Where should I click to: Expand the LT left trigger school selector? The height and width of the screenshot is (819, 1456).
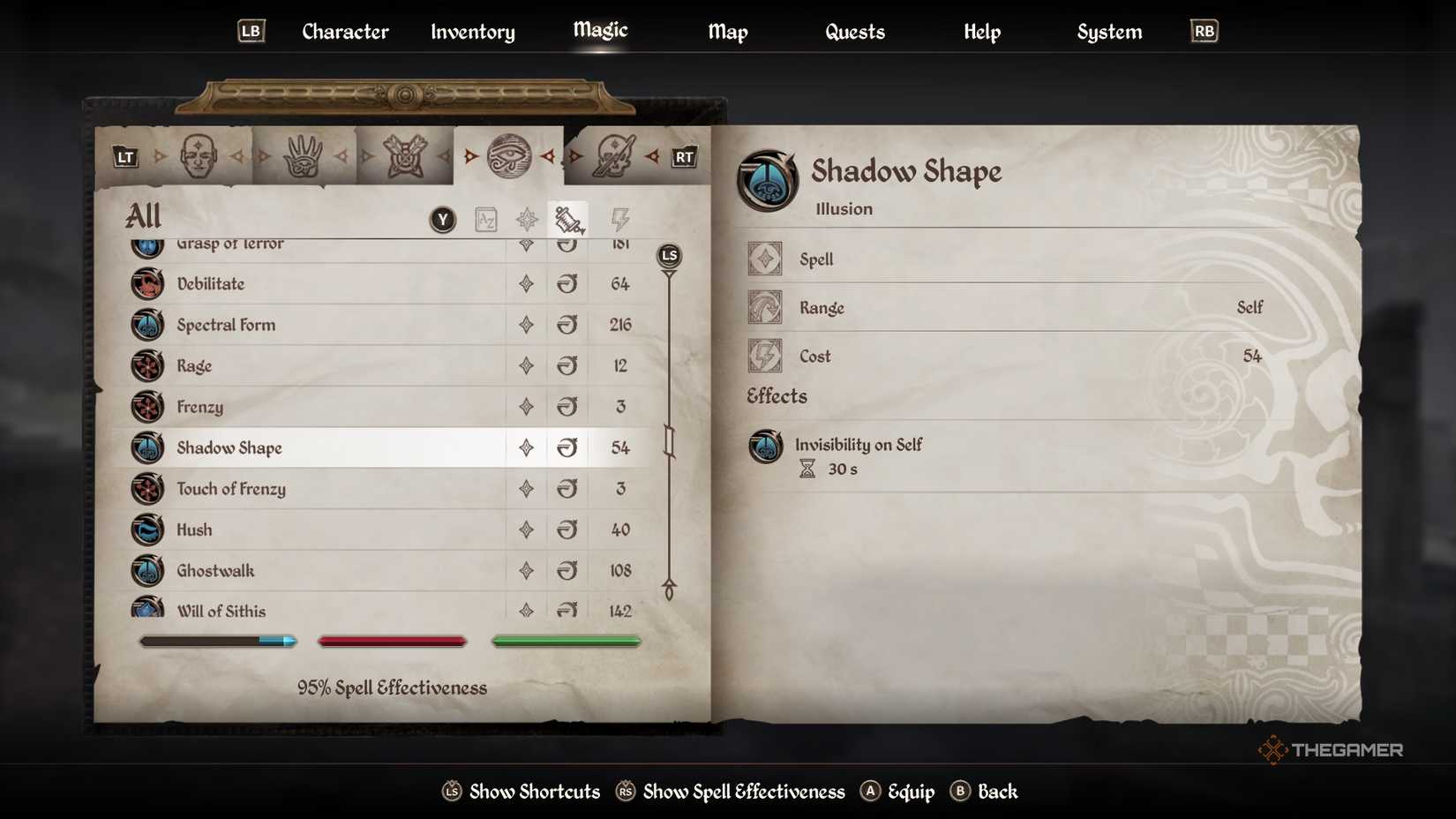(x=124, y=156)
